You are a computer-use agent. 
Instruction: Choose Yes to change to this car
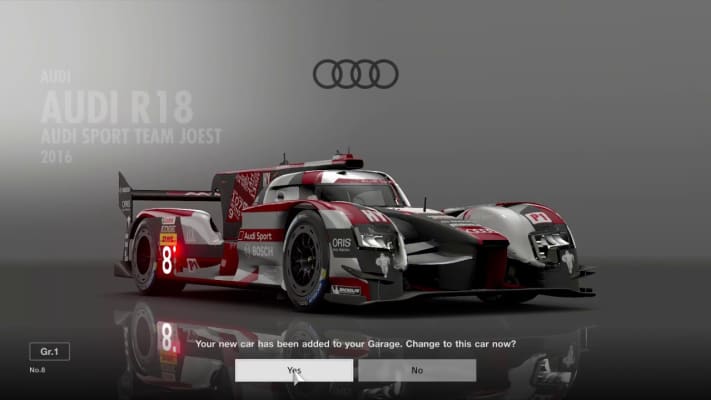pyautogui.click(x=294, y=370)
